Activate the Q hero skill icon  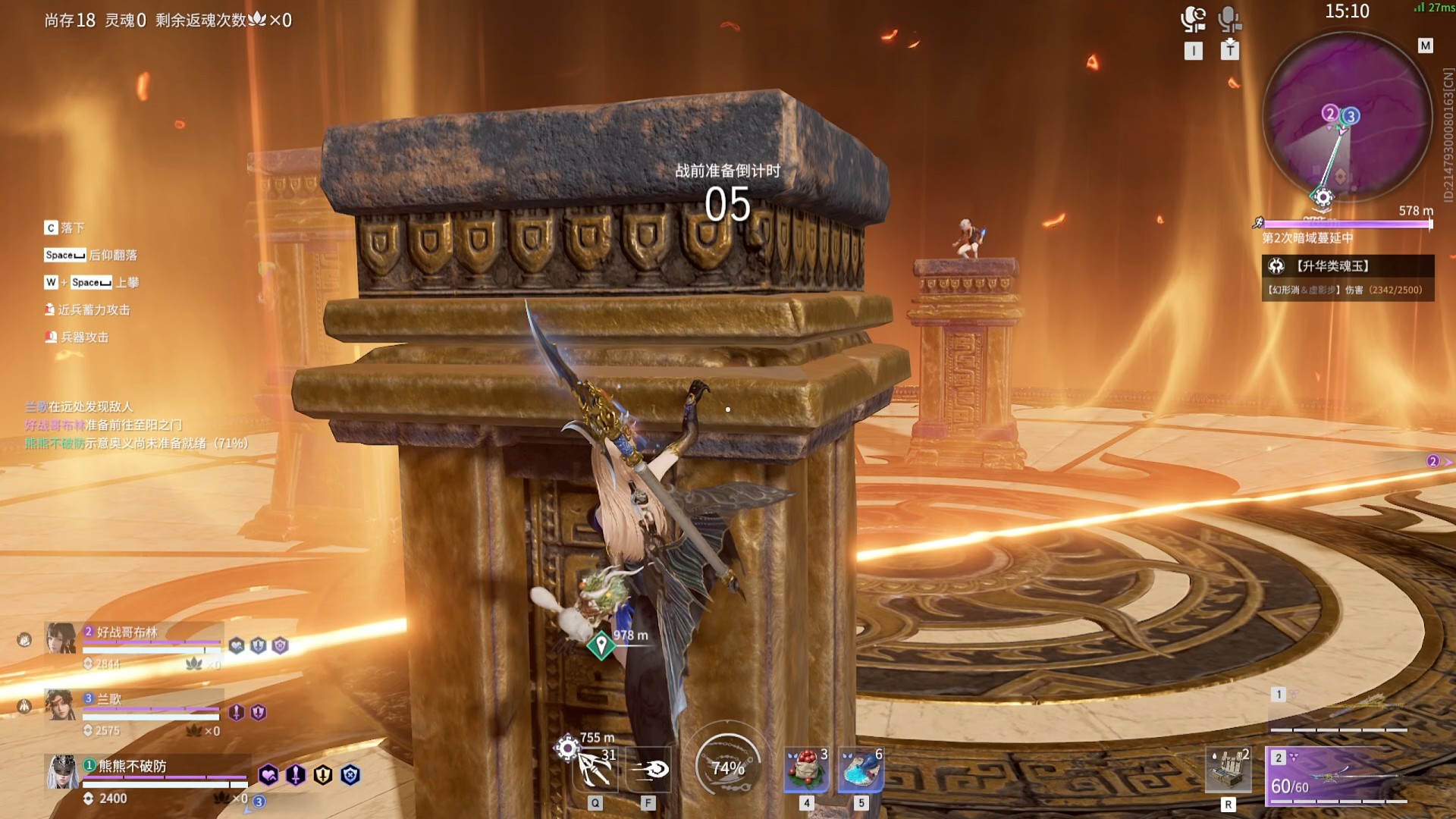coord(595,769)
